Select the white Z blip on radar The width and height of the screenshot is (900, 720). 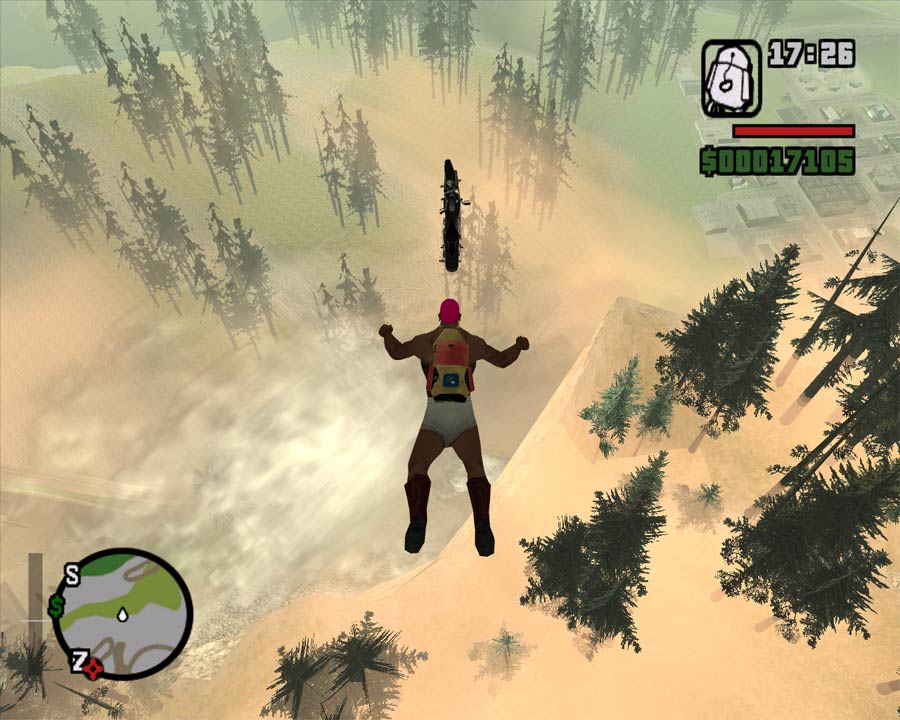[77, 659]
